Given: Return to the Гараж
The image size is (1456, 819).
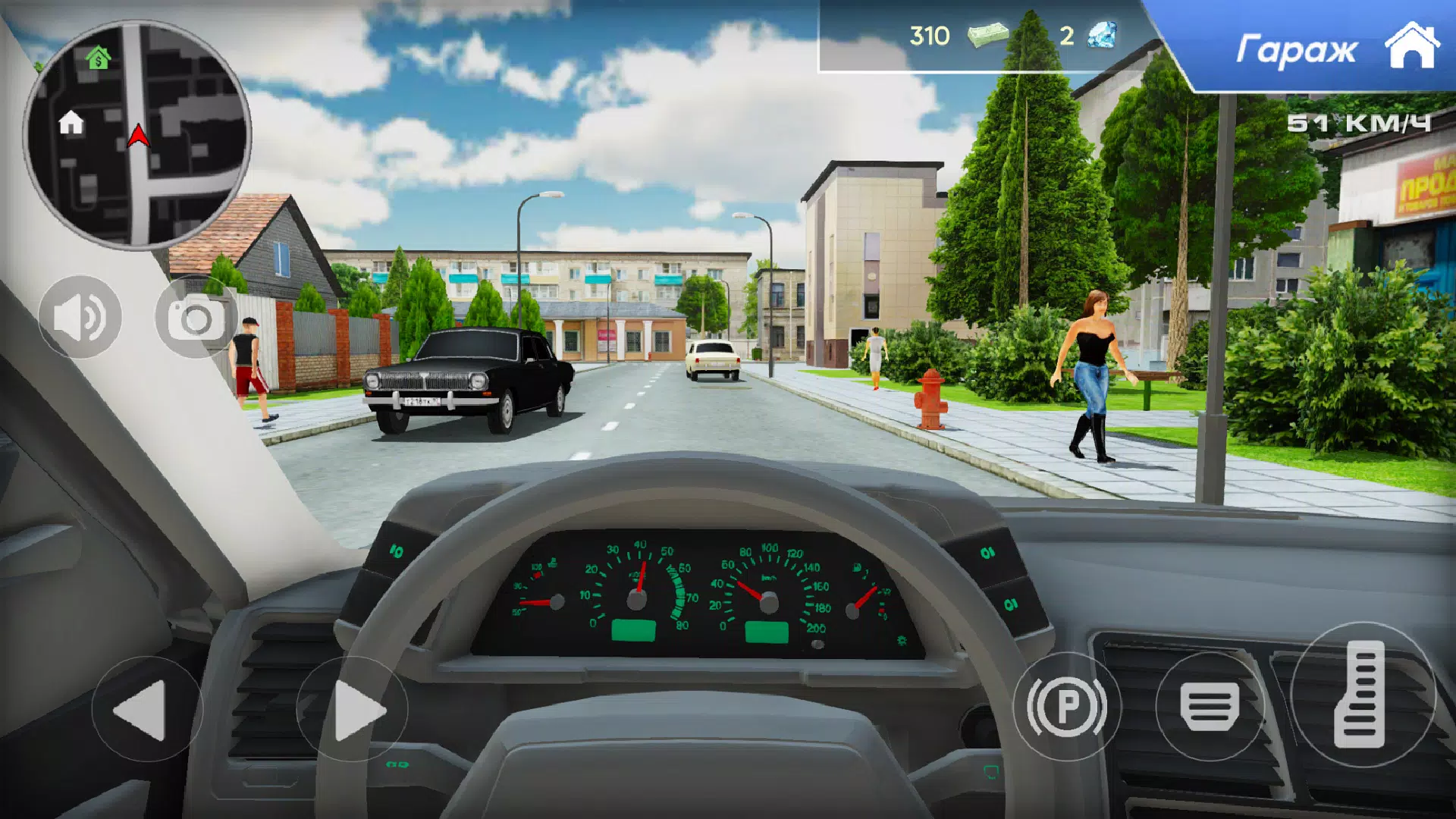Looking at the screenshot, I should tap(1297, 48).
